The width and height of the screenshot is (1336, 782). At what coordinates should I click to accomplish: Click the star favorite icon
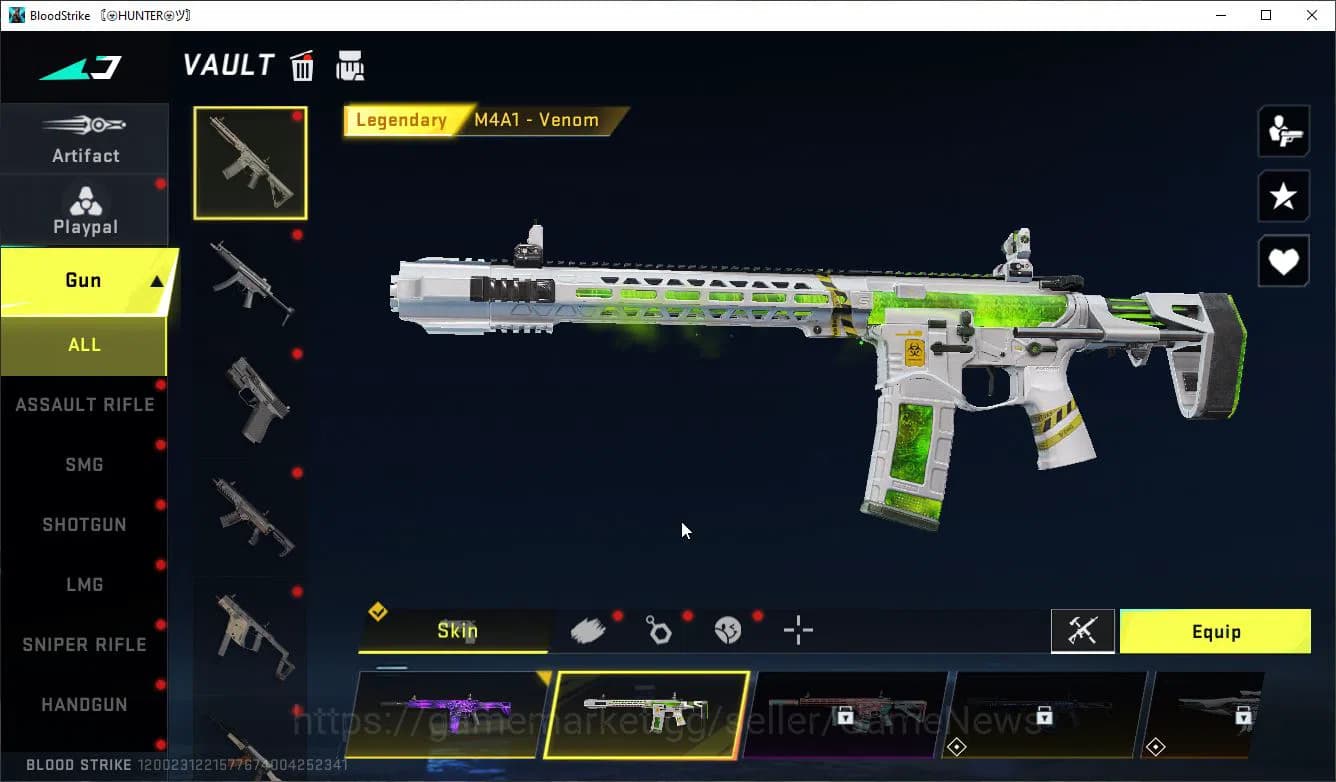coord(1283,196)
